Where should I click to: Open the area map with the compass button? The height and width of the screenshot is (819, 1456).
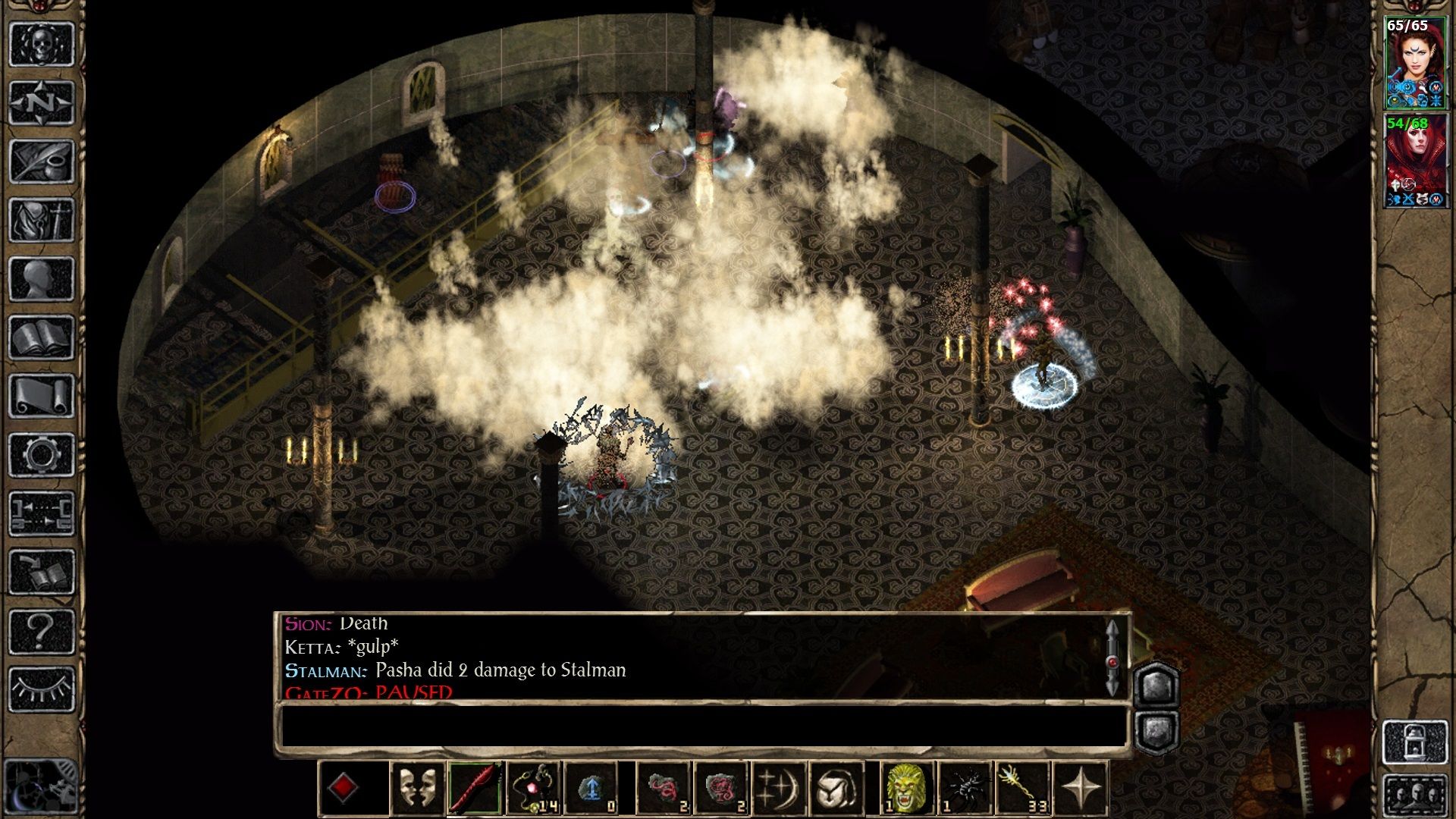[x=41, y=102]
